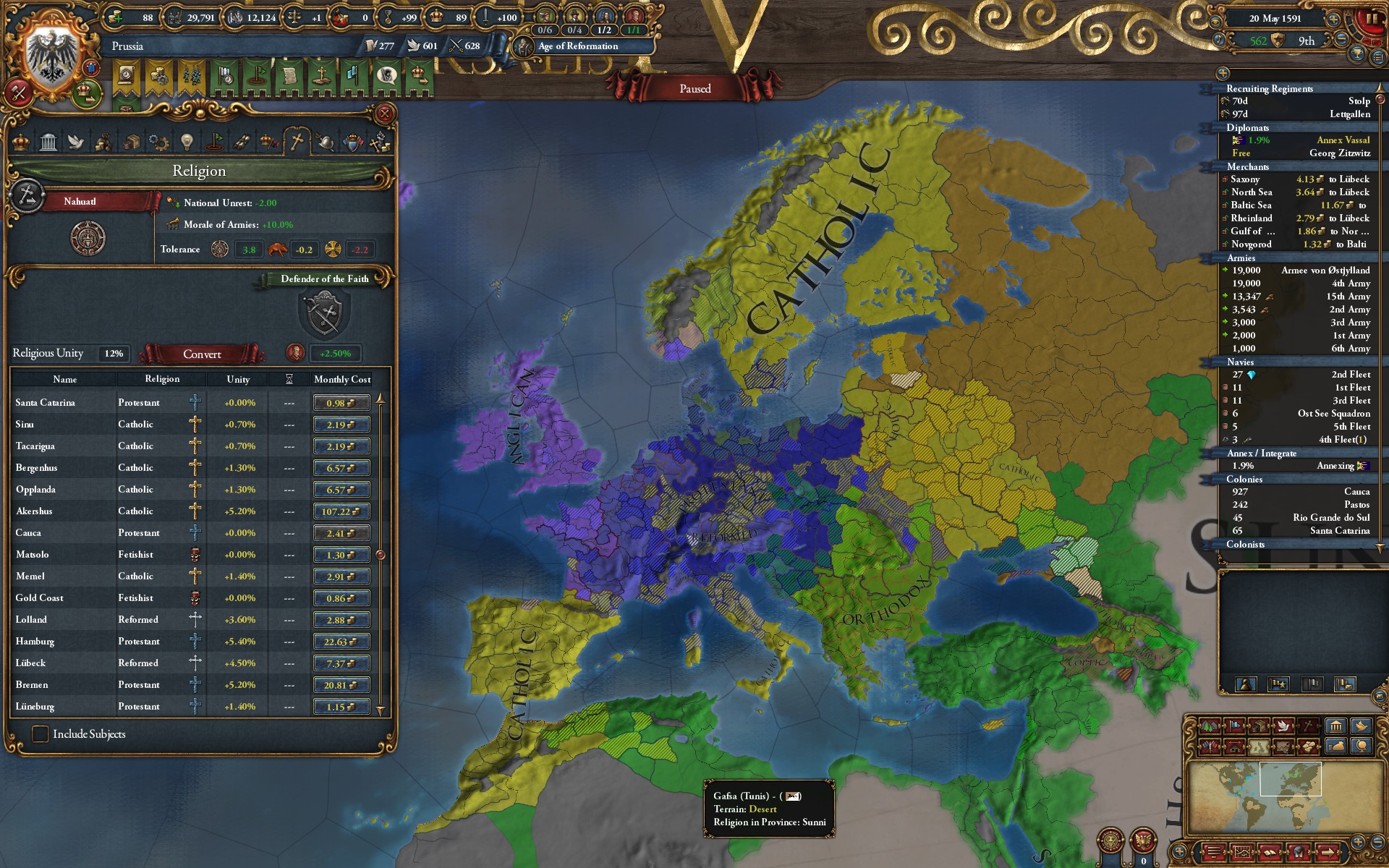Select the Technology tab gear icon
Viewport: 1389px width, 868px height.
(x=158, y=141)
